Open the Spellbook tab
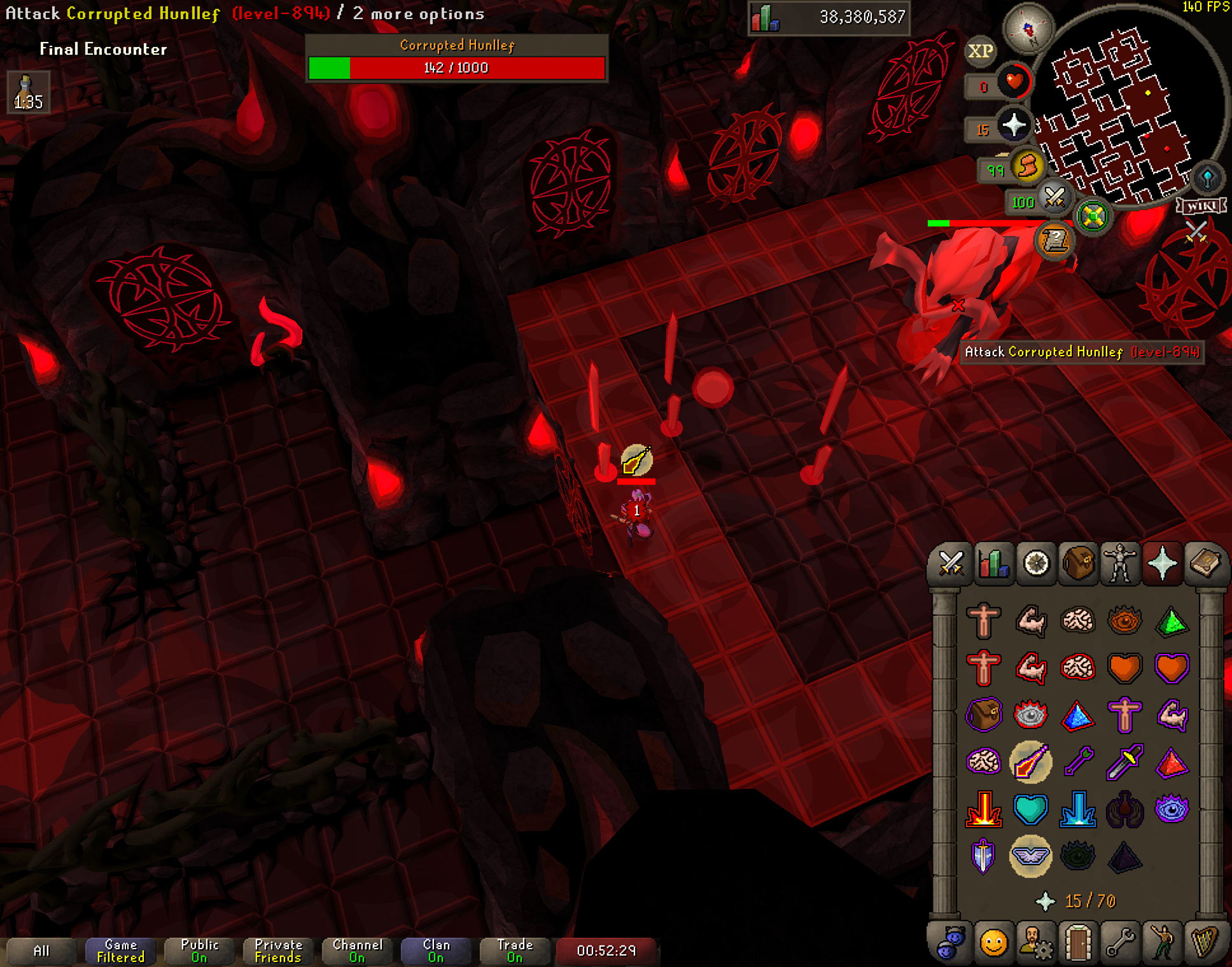Viewport: 1232px width, 967px height. pyautogui.click(x=1205, y=563)
